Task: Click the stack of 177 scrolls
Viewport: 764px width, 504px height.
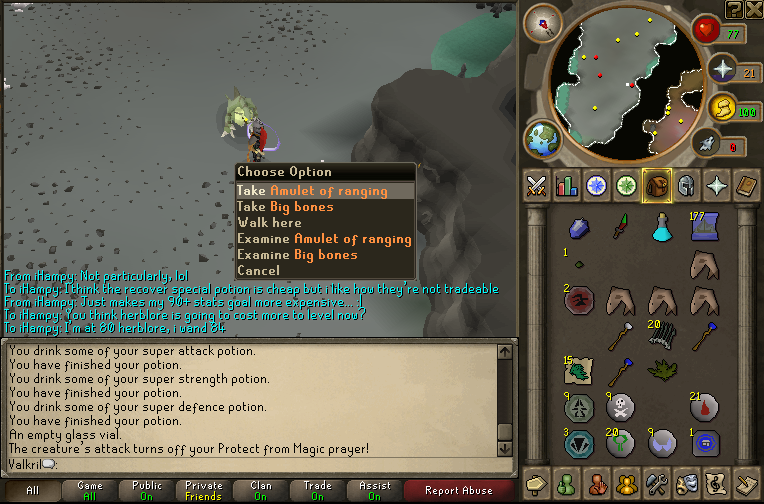Action: (703, 229)
